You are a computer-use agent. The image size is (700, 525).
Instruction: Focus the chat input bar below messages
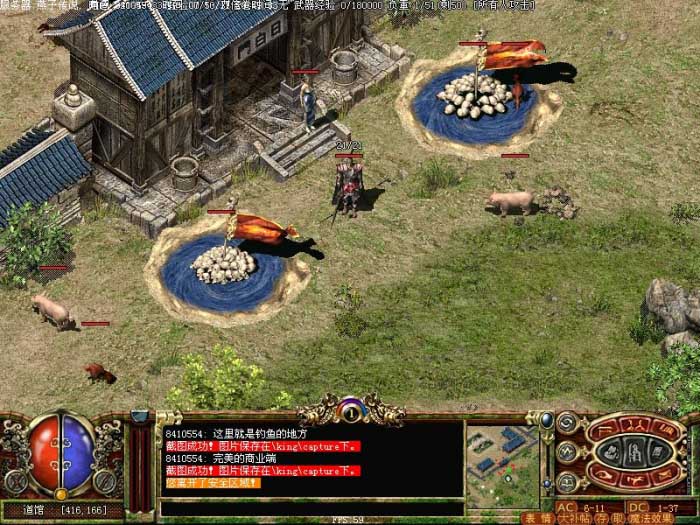312,508
